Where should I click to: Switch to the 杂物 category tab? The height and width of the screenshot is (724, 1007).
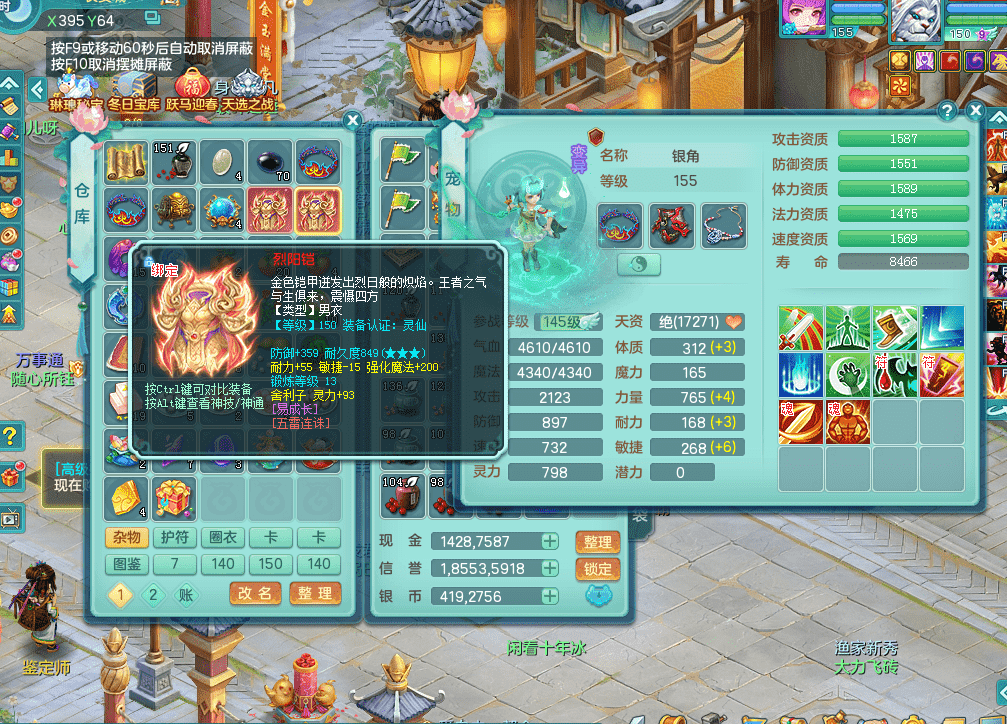tap(127, 538)
